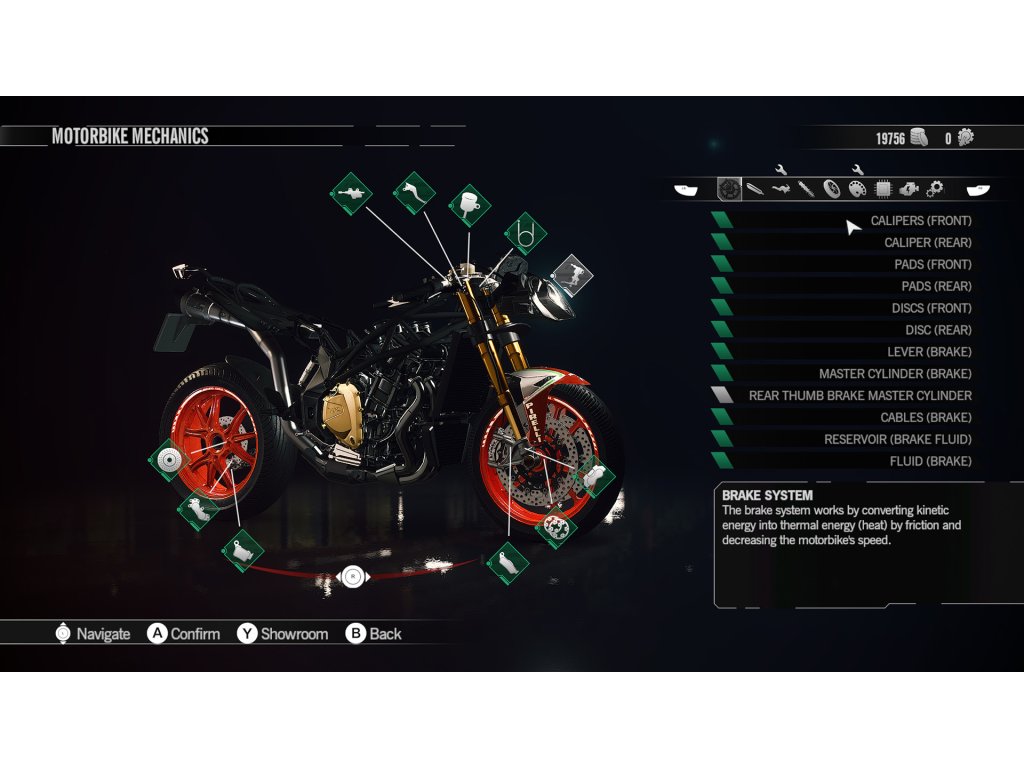This screenshot has width=1024, height=768.
Task: Click the rear brake disc diamond icon
Action: click(x=167, y=460)
